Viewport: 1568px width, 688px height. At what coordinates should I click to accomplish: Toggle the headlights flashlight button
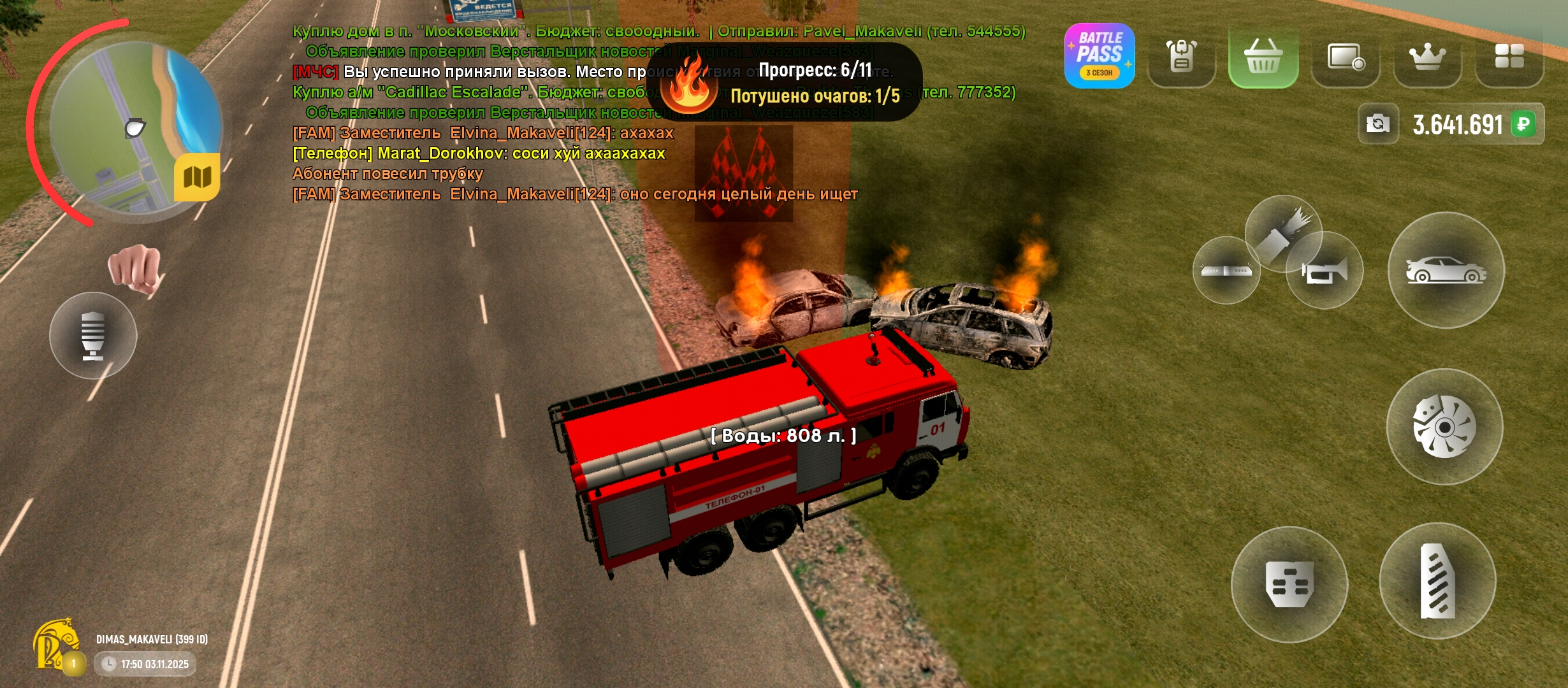pyautogui.click(x=1282, y=233)
